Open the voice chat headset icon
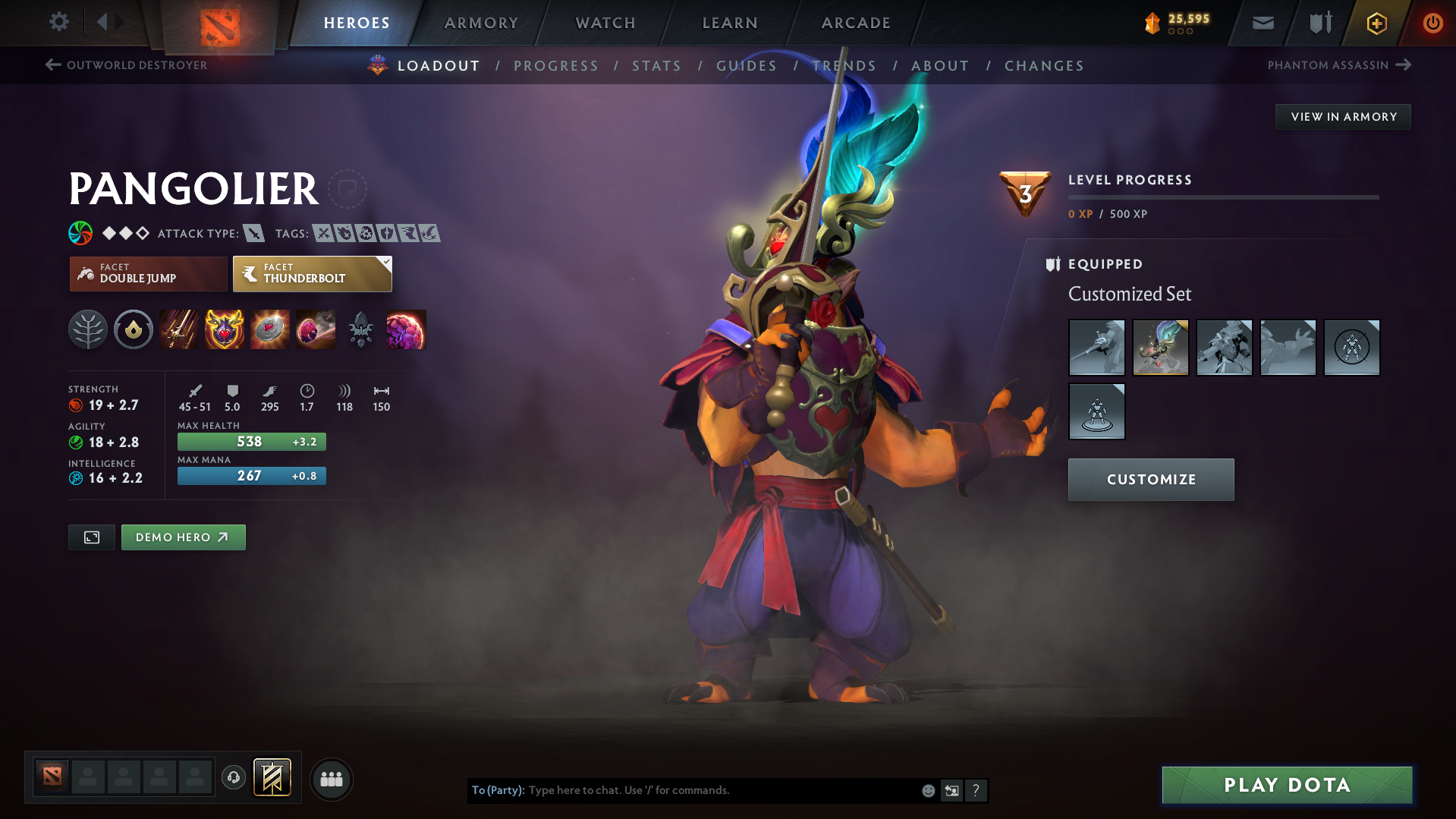Viewport: 1456px width, 819px height. pyautogui.click(x=233, y=778)
